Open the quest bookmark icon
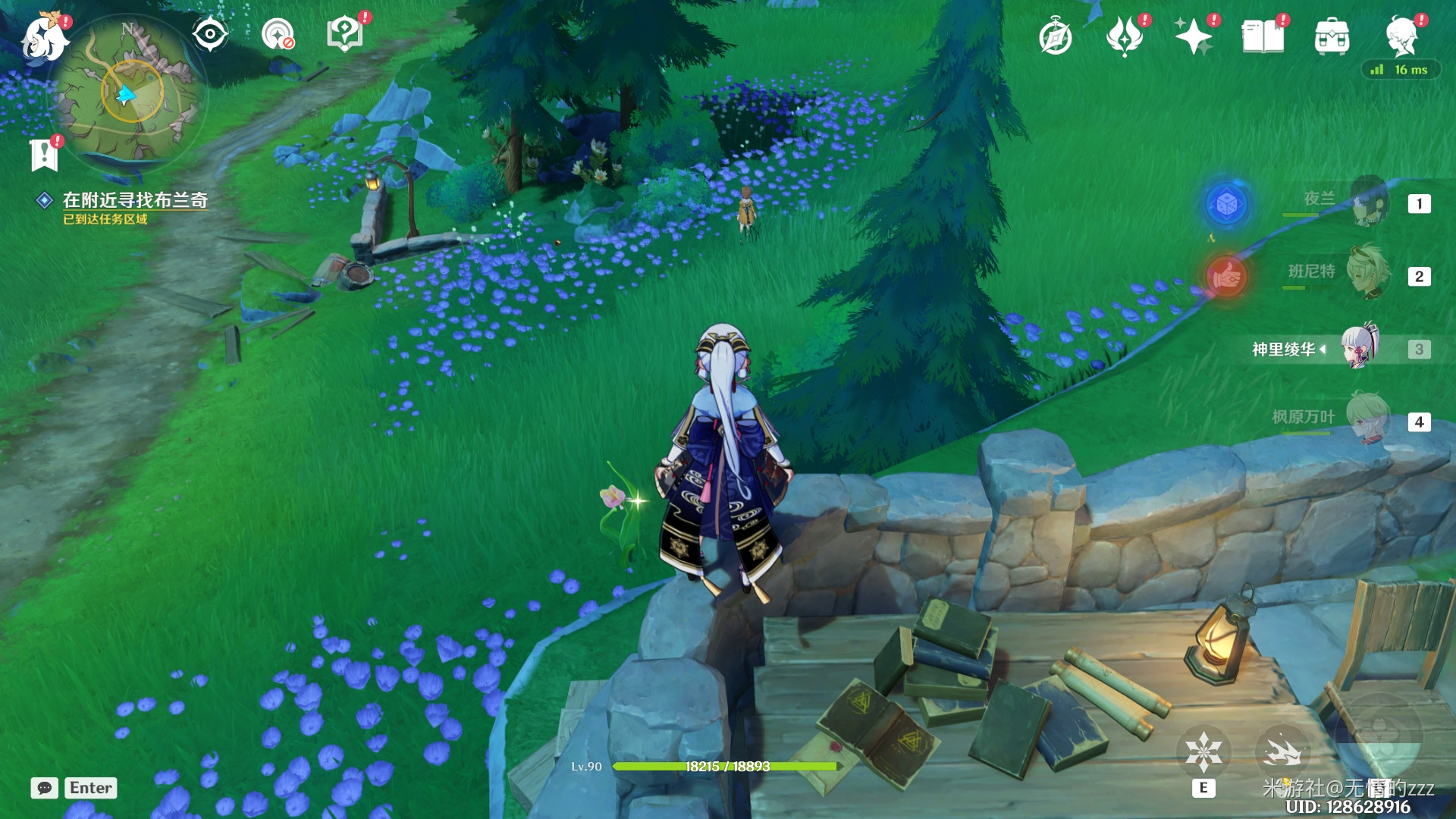 coord(44,154)
